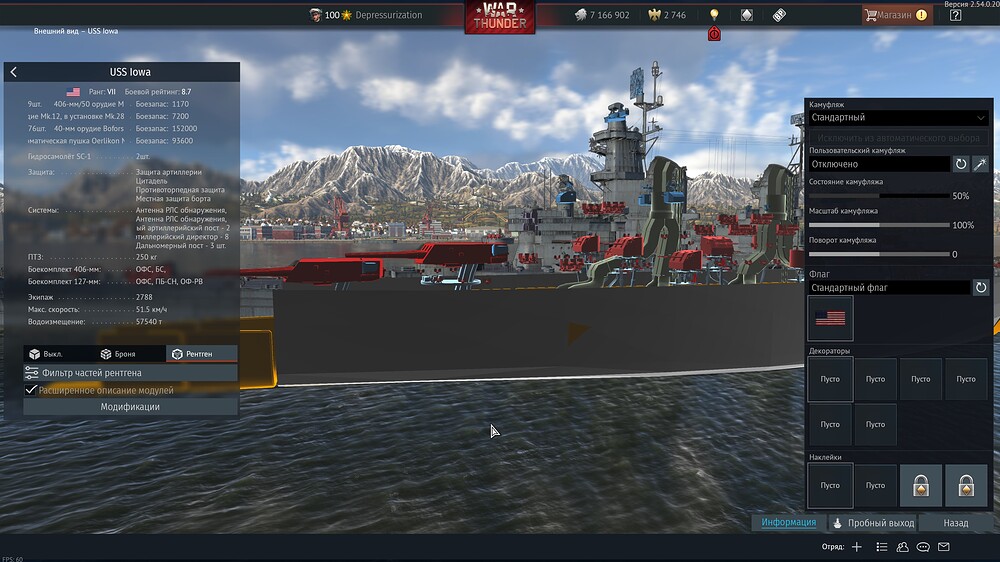Adjust the Состояние камуфляжа slider
This screenshot has width=1000, height=562.
click(879, 196)
